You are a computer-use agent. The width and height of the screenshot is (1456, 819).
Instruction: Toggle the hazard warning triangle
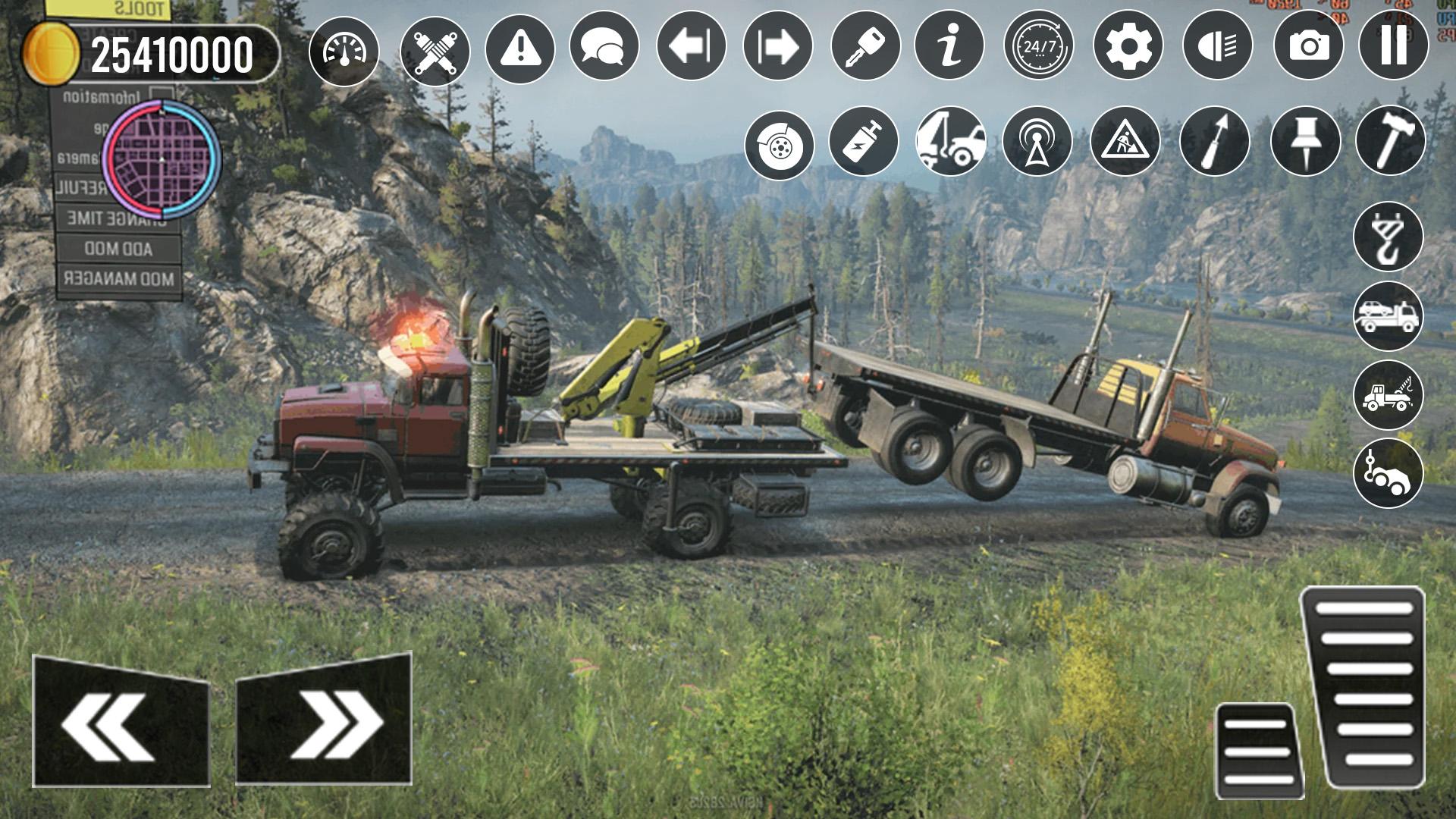coord(519,47)
